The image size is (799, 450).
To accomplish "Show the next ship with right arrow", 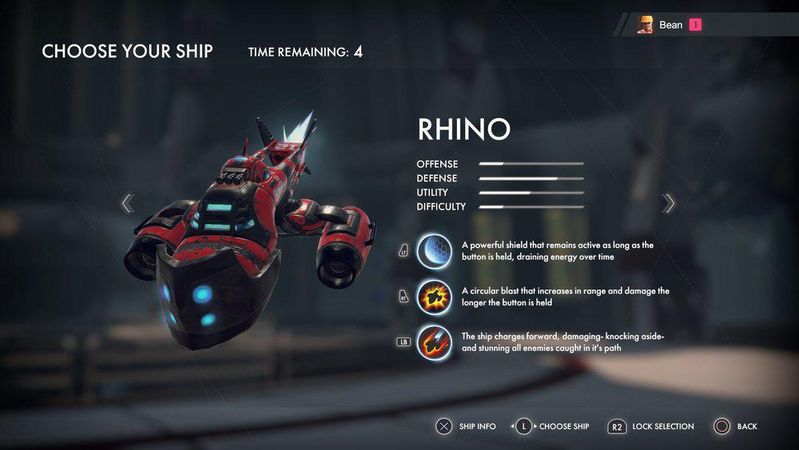I will (669, 203).
